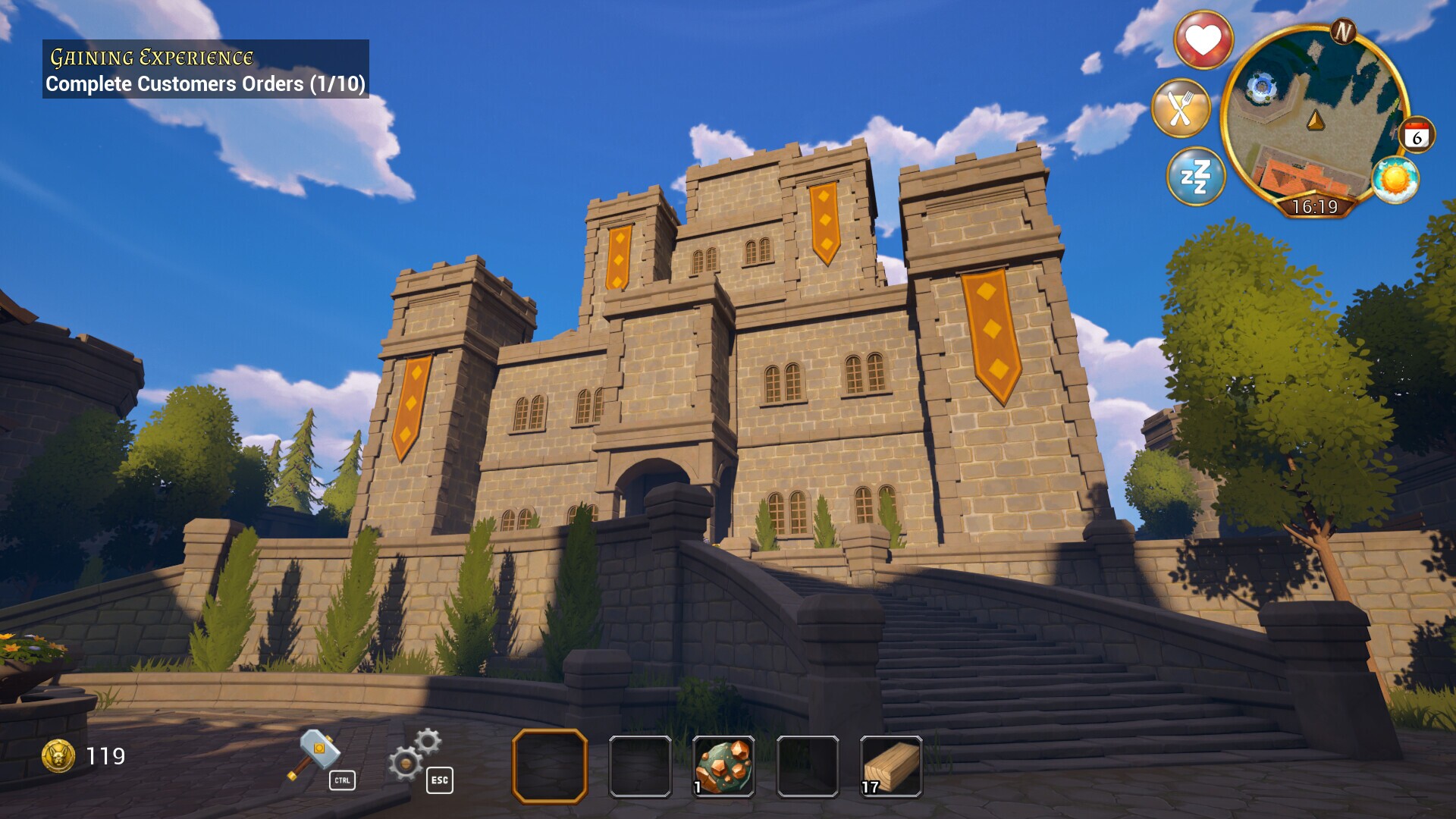Image resolution: width=1456 pixels, height=819 pixels.
Task: Select the highlighted orange hotbar slot
Action: click(x=550, y=766)
